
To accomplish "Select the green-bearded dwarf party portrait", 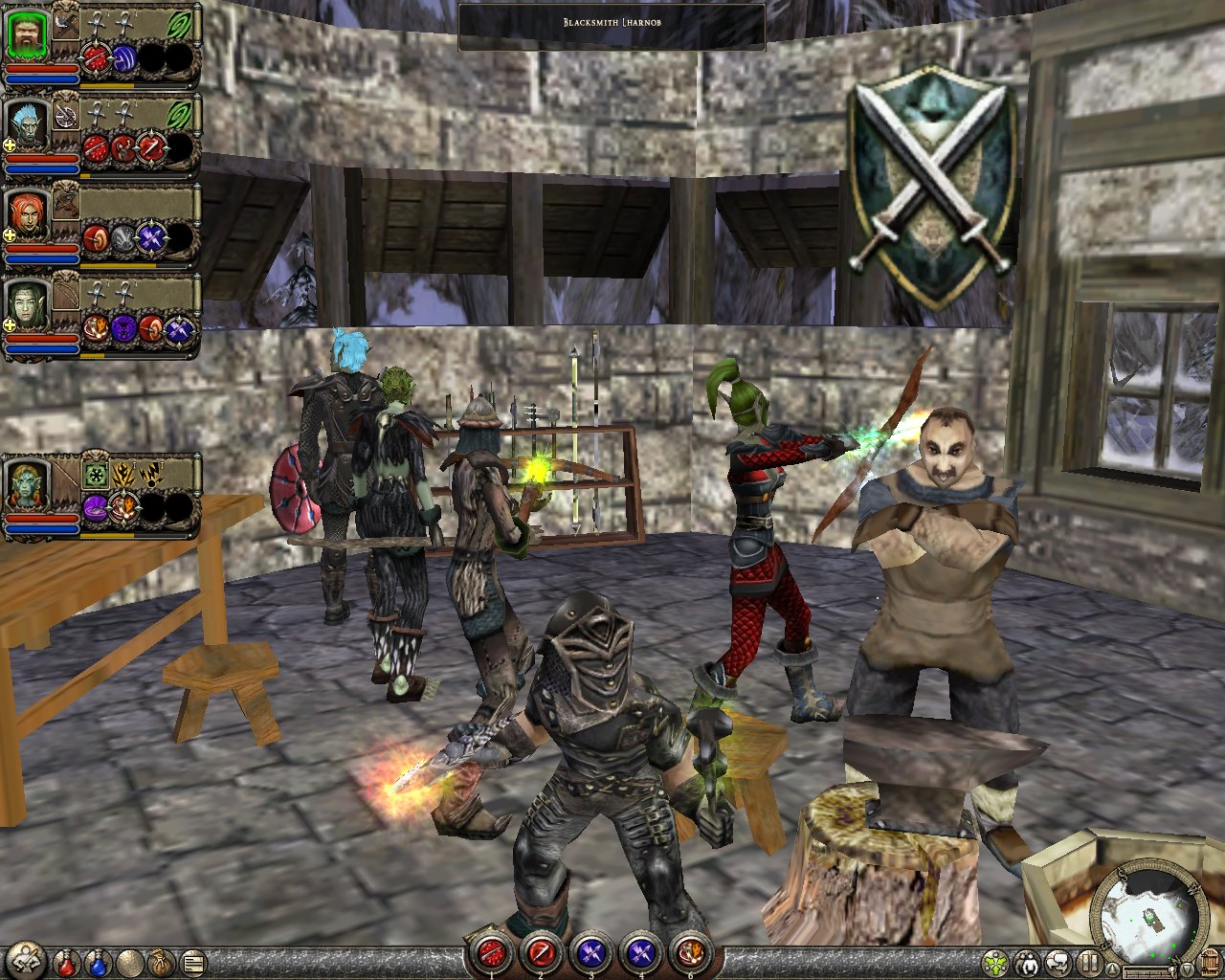I will (x=27, y=35).
